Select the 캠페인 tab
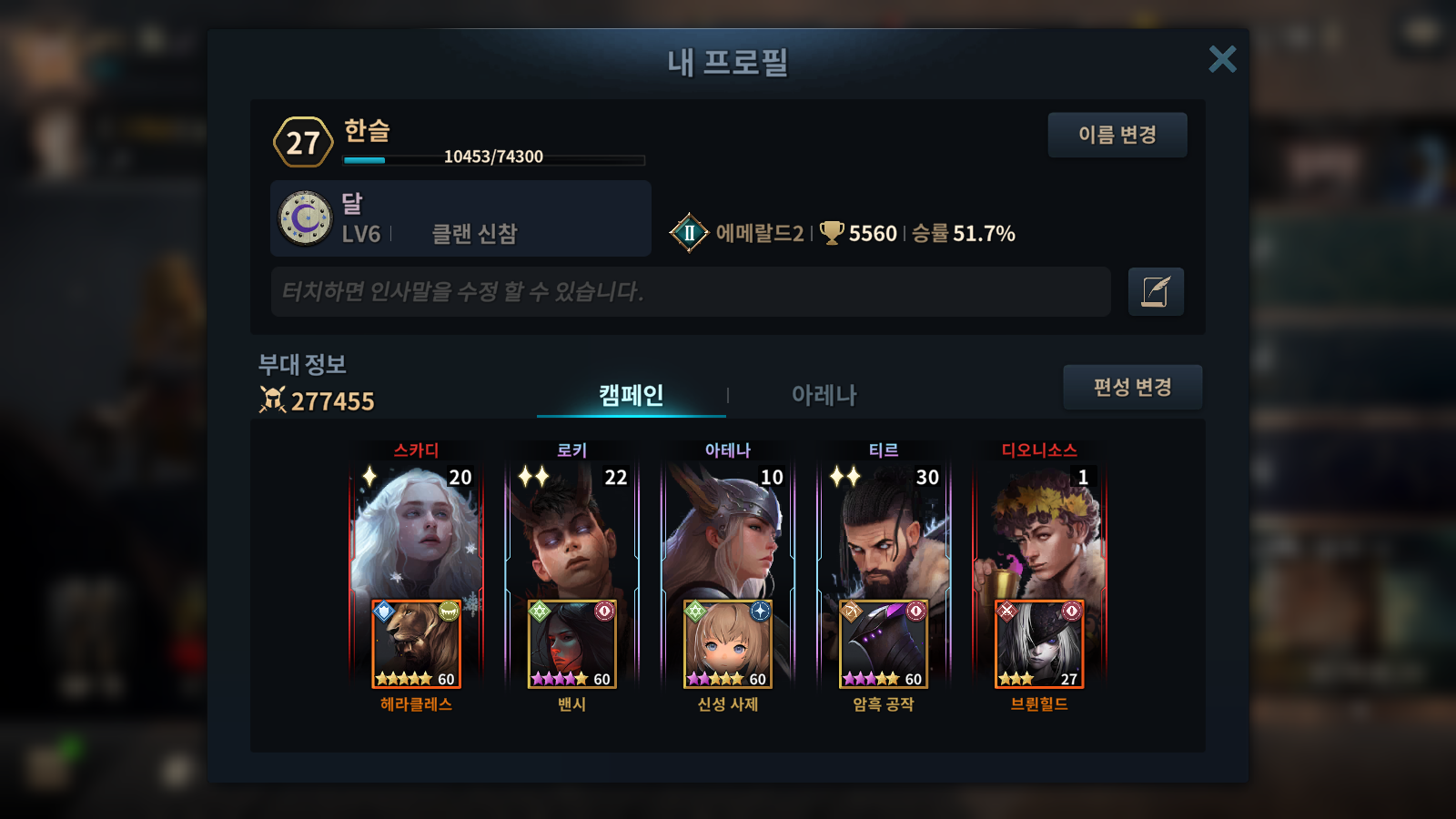 631,395
